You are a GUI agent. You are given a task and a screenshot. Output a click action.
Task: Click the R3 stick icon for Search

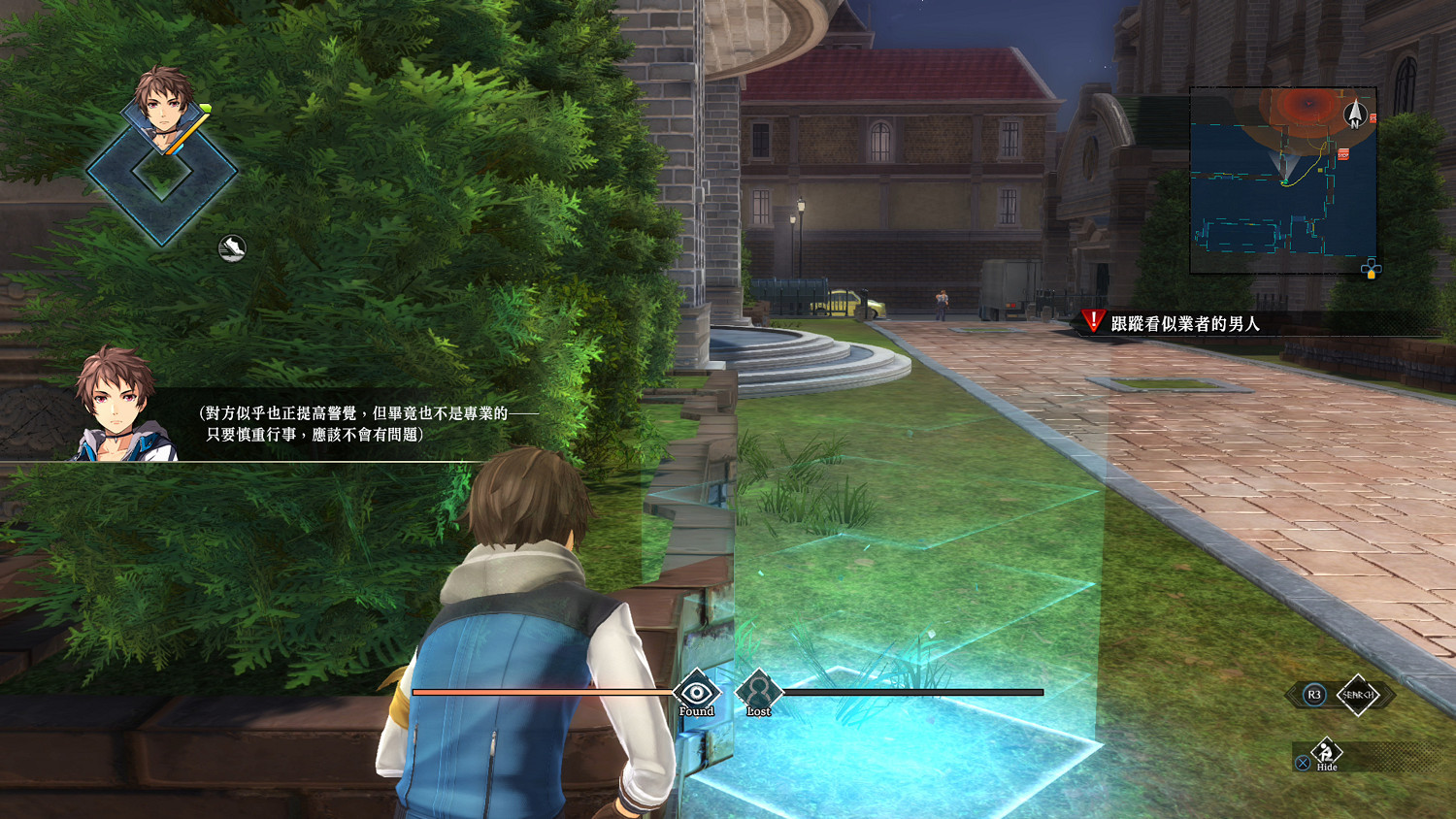[x=1314, y=693]
